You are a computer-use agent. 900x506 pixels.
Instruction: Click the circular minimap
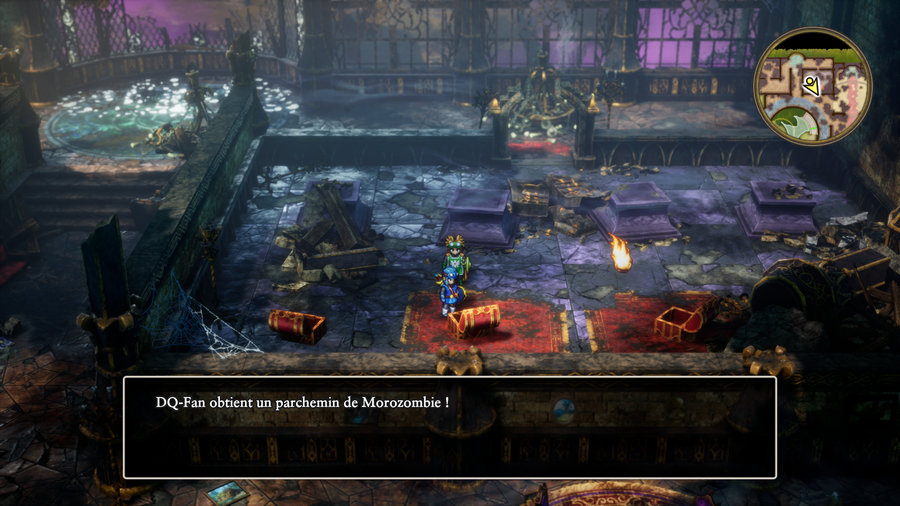click(813, 86)
